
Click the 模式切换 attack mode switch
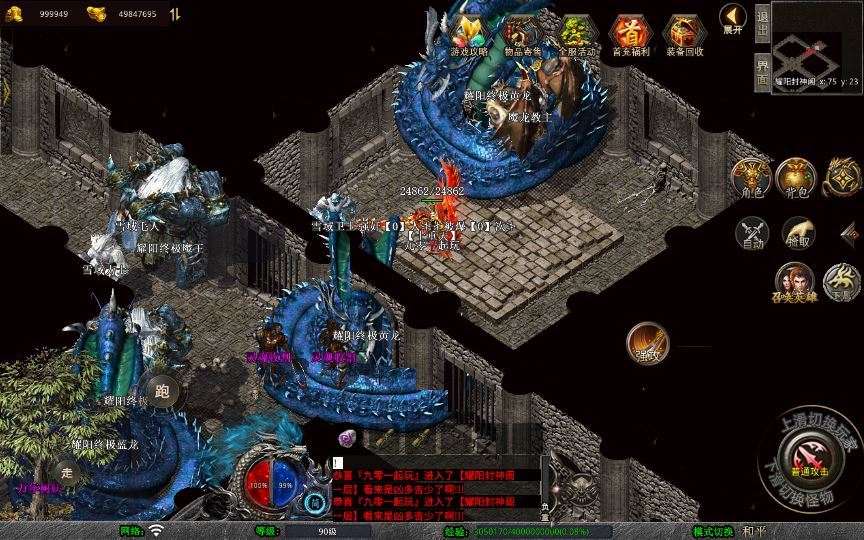[x=713, y=531]
